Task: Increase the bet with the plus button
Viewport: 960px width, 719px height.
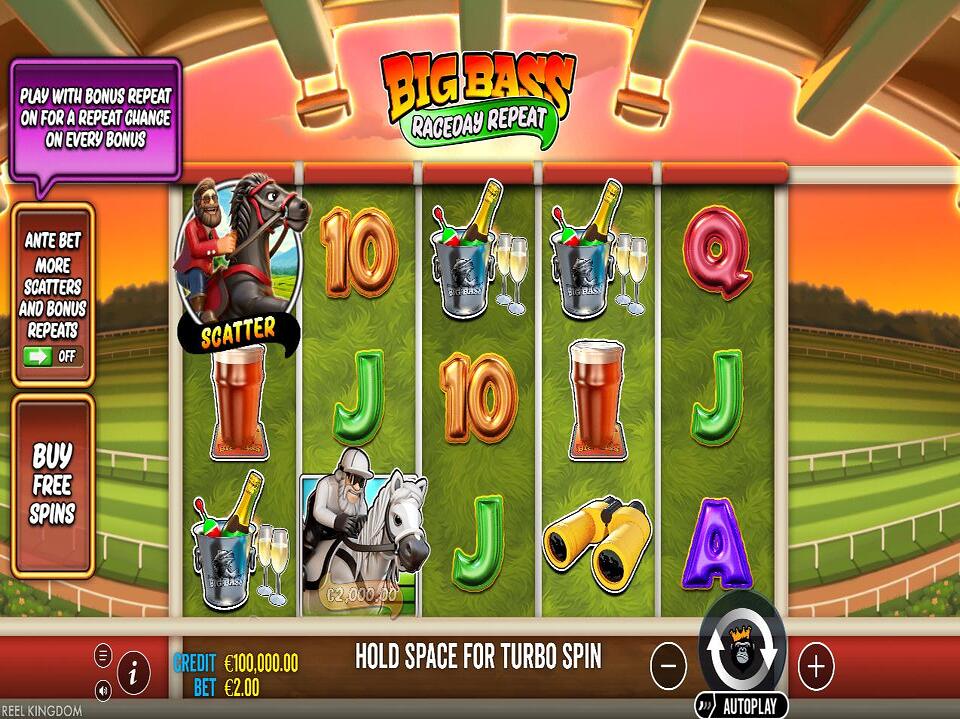Action: [x=816, y=664]
